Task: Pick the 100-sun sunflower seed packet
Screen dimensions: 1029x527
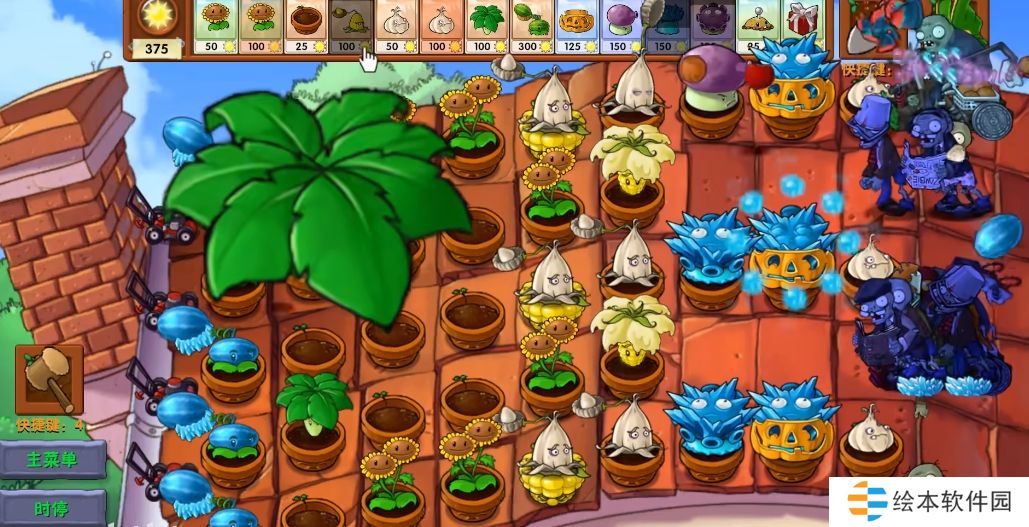Action: (260, 26)
